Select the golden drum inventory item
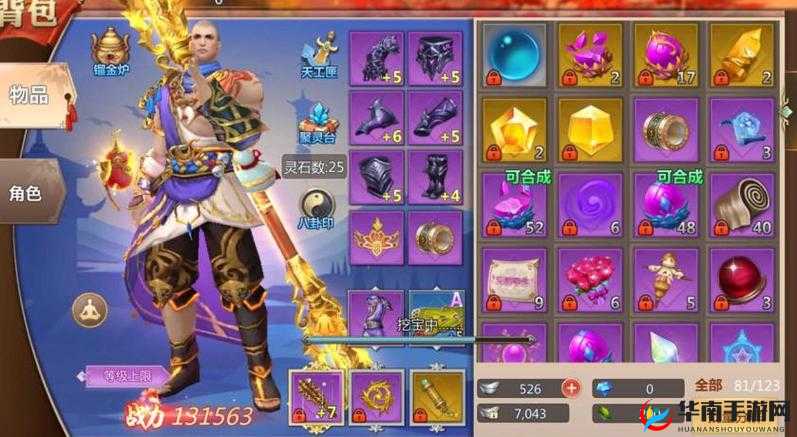797x437 pixels. click(659, 130)
